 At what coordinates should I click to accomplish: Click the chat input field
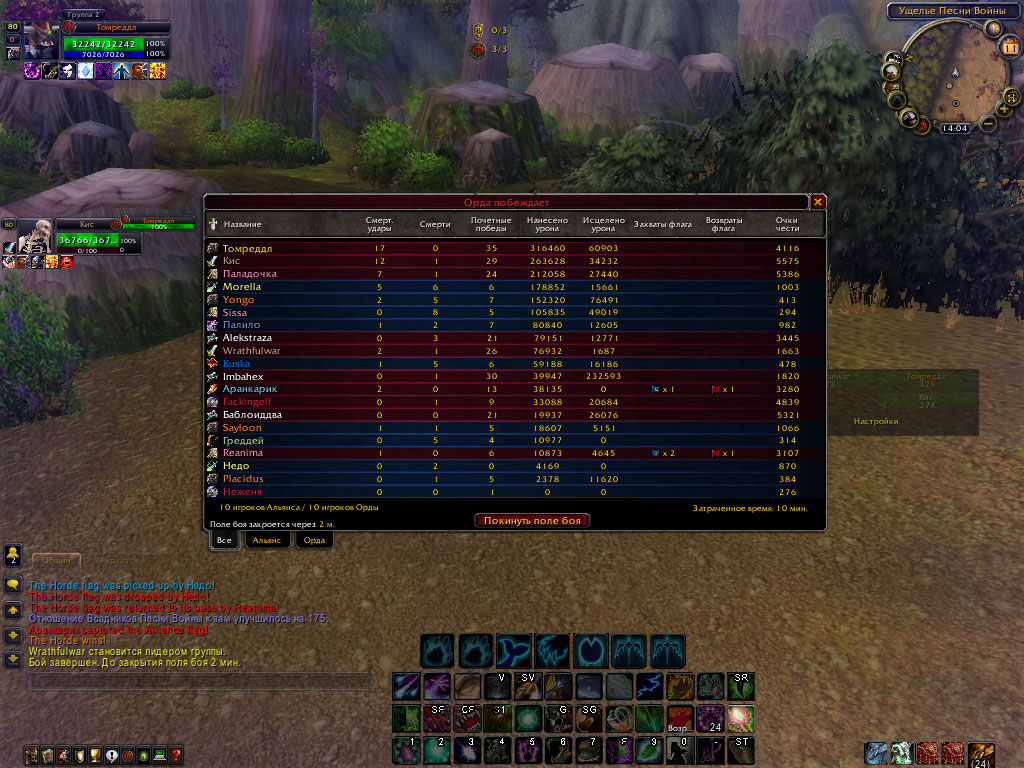click(200, 685)
